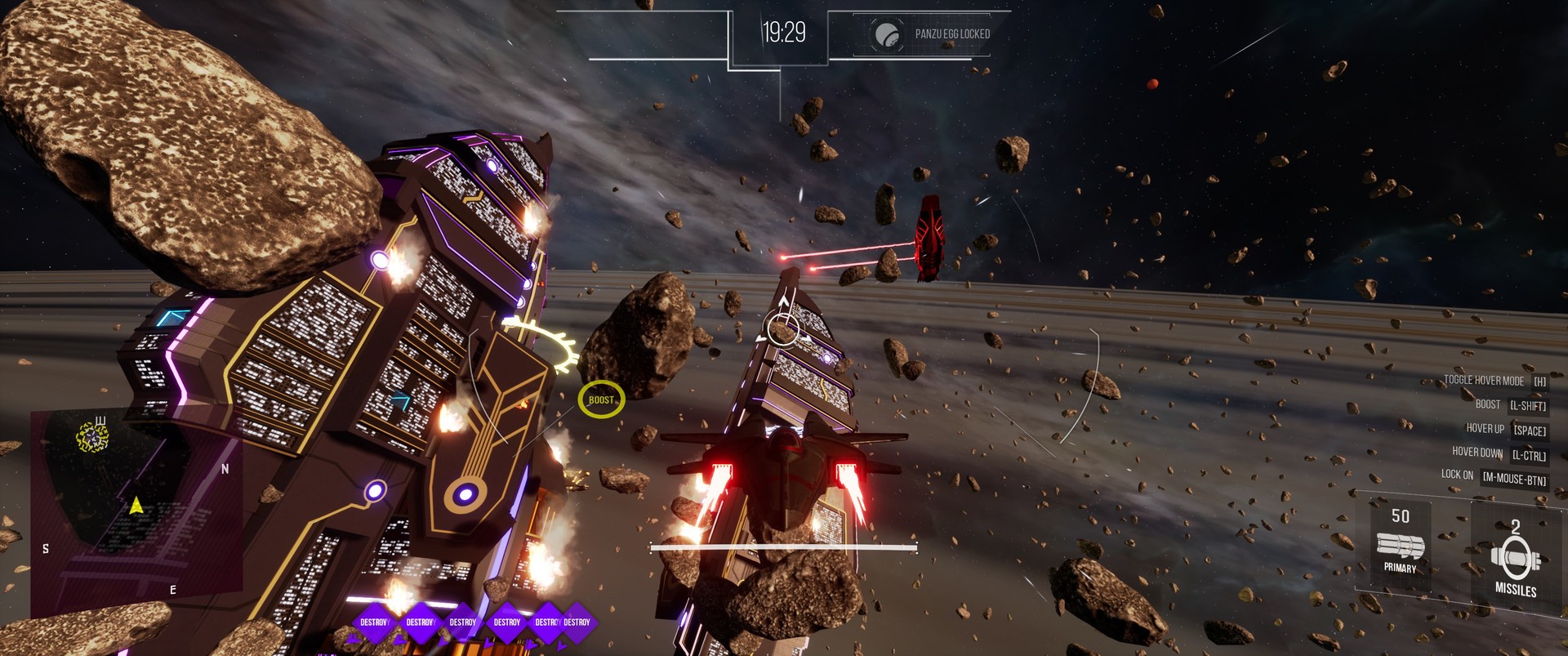Expand the Hover Up [SPACE] keybind entry

(1528, 429)
